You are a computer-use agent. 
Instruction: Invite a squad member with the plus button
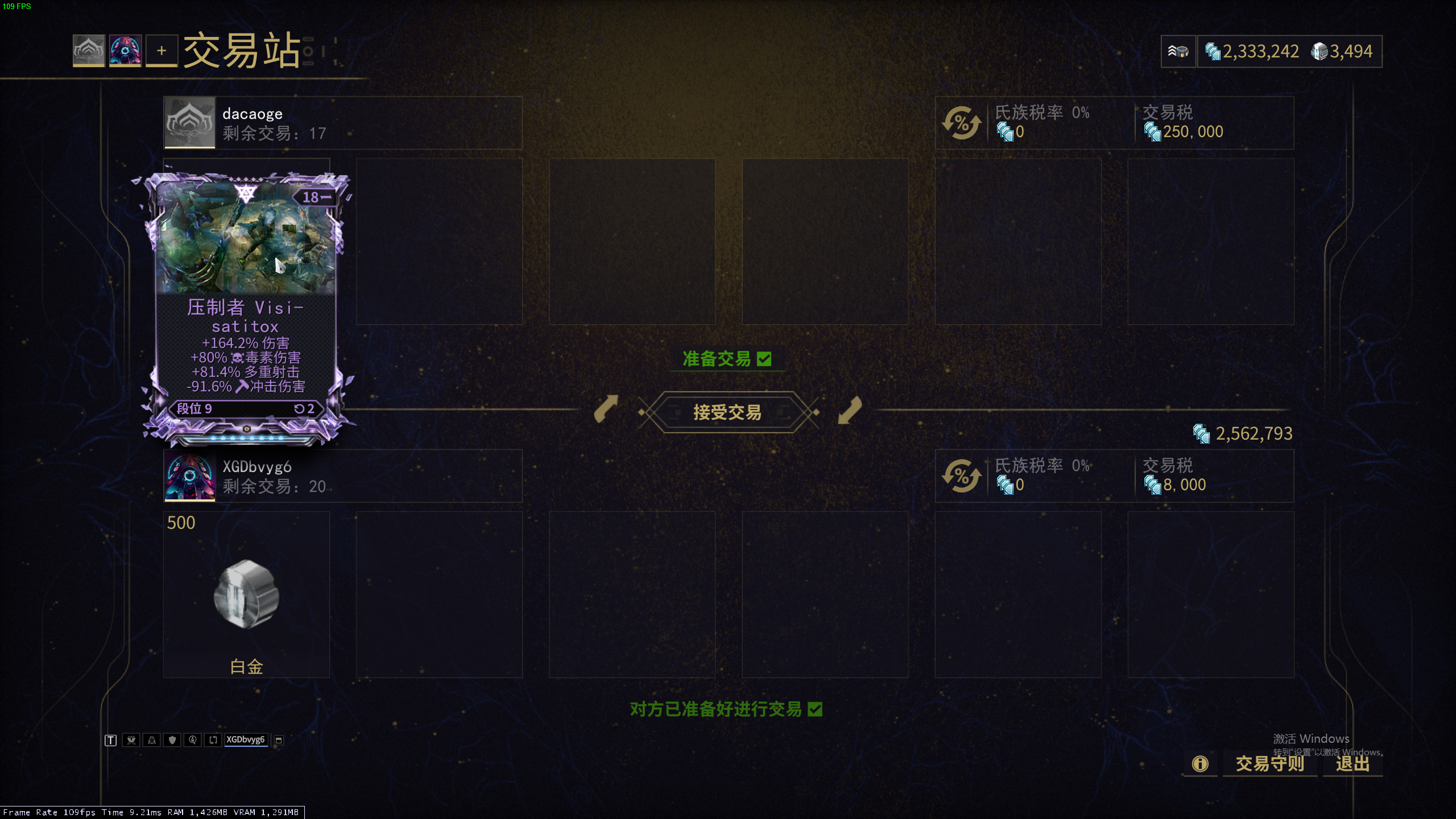(162, 51)
